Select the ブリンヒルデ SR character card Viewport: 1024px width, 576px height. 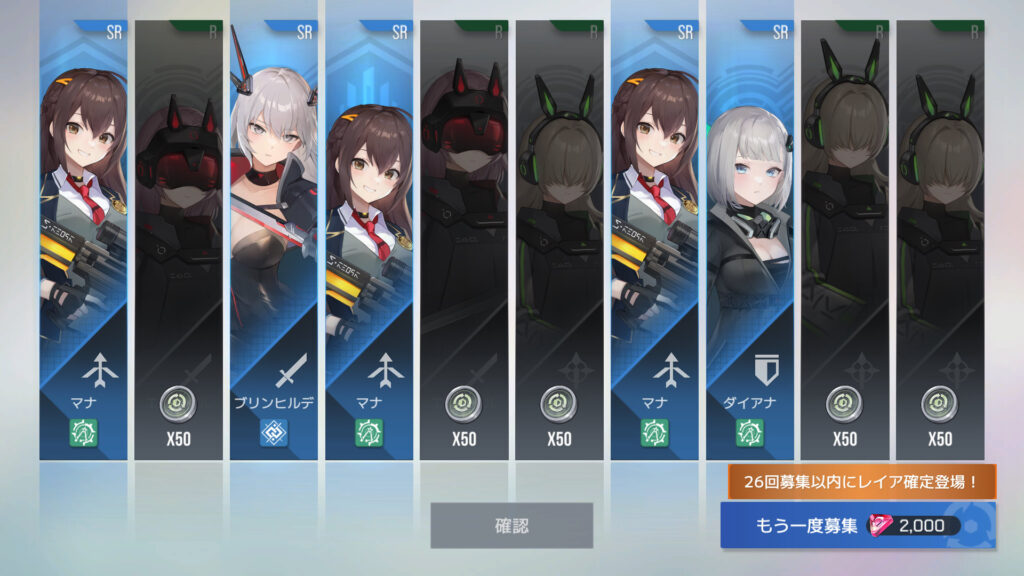point(274,240)
